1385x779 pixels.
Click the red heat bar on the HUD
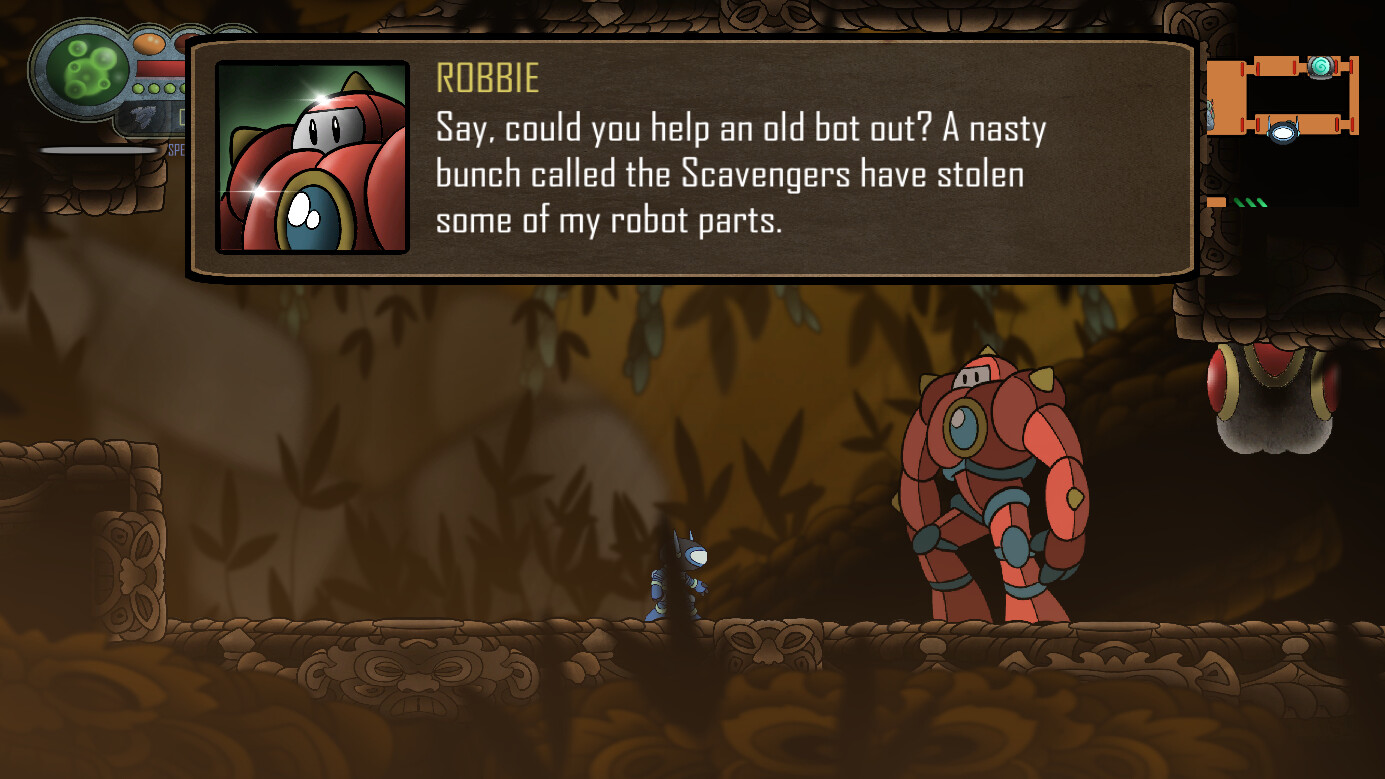pyautogui.click(x=159, y=68)
